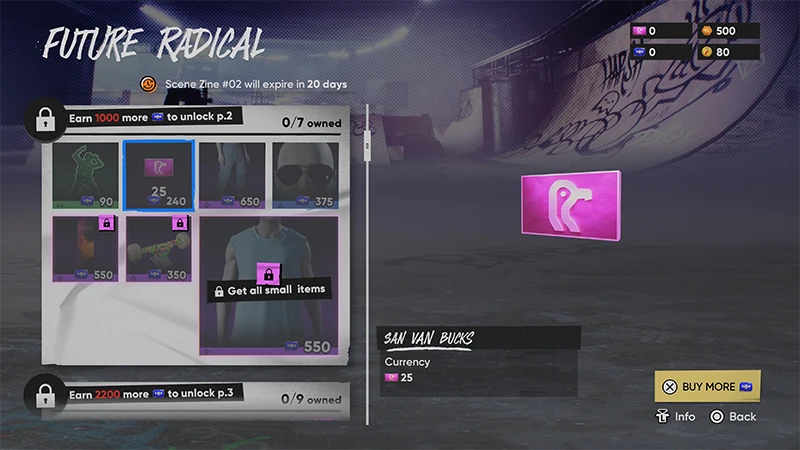The width and height of the screenshot is (800, 450).
Task: Choose the large locked tank top reward
Action: 270,284
